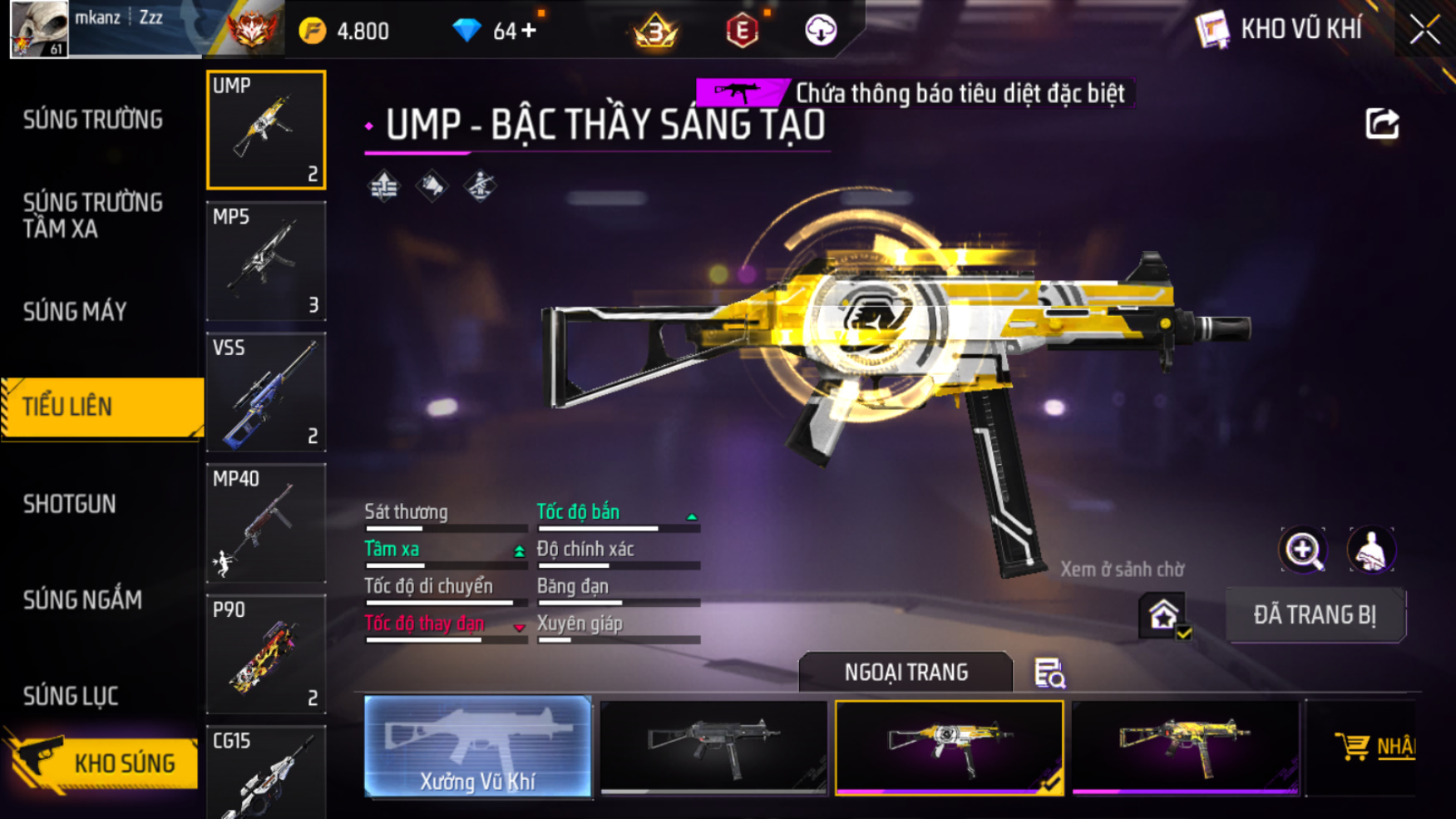This screenshot has width=1456, height=819.
Task: Select the P90 weapon tile
Action: [x=266, y=654]
